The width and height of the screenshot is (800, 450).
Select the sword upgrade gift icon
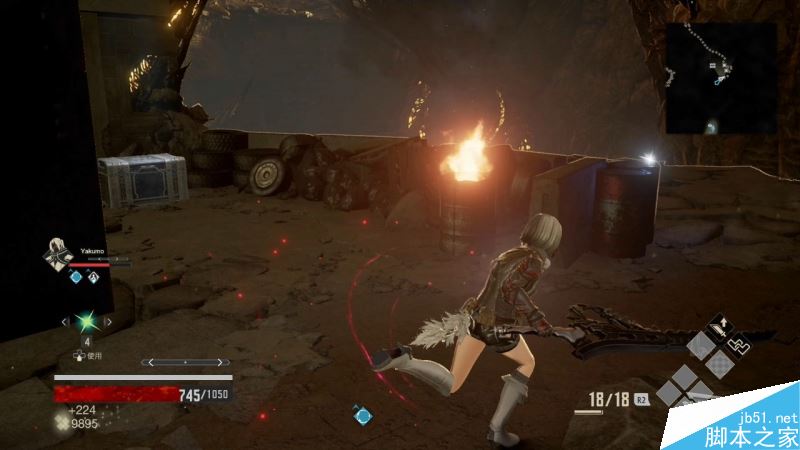point(719,325)
